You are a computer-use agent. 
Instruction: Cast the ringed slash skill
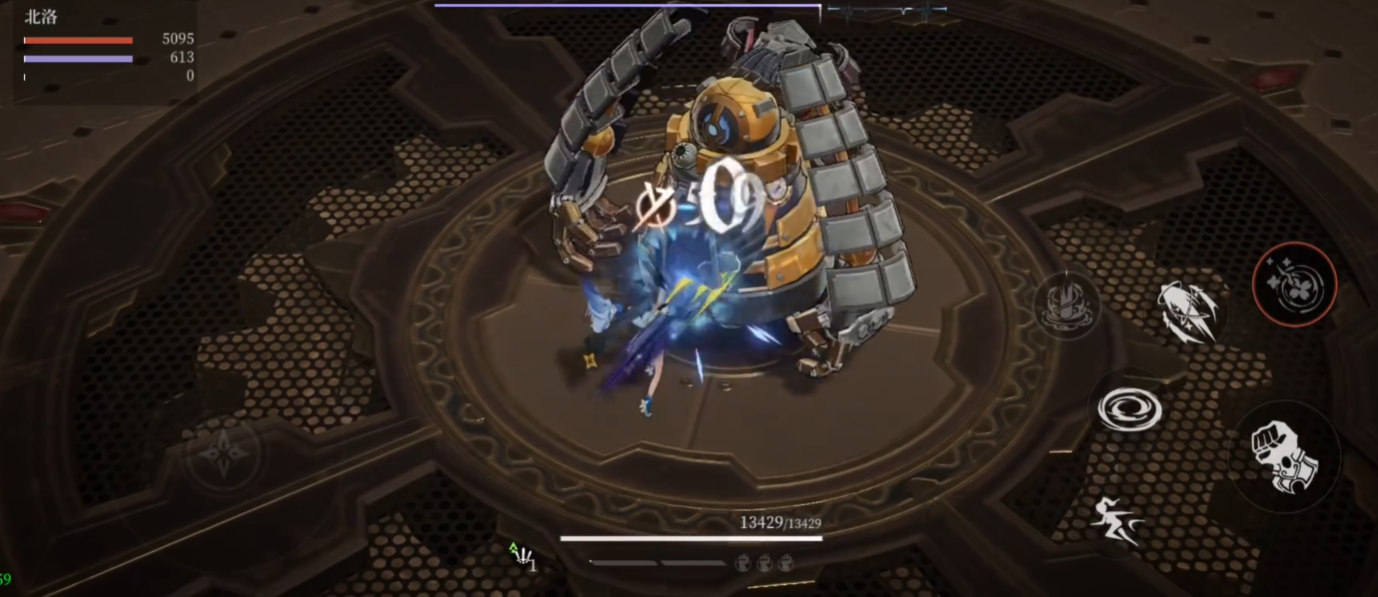(1191, 311)
